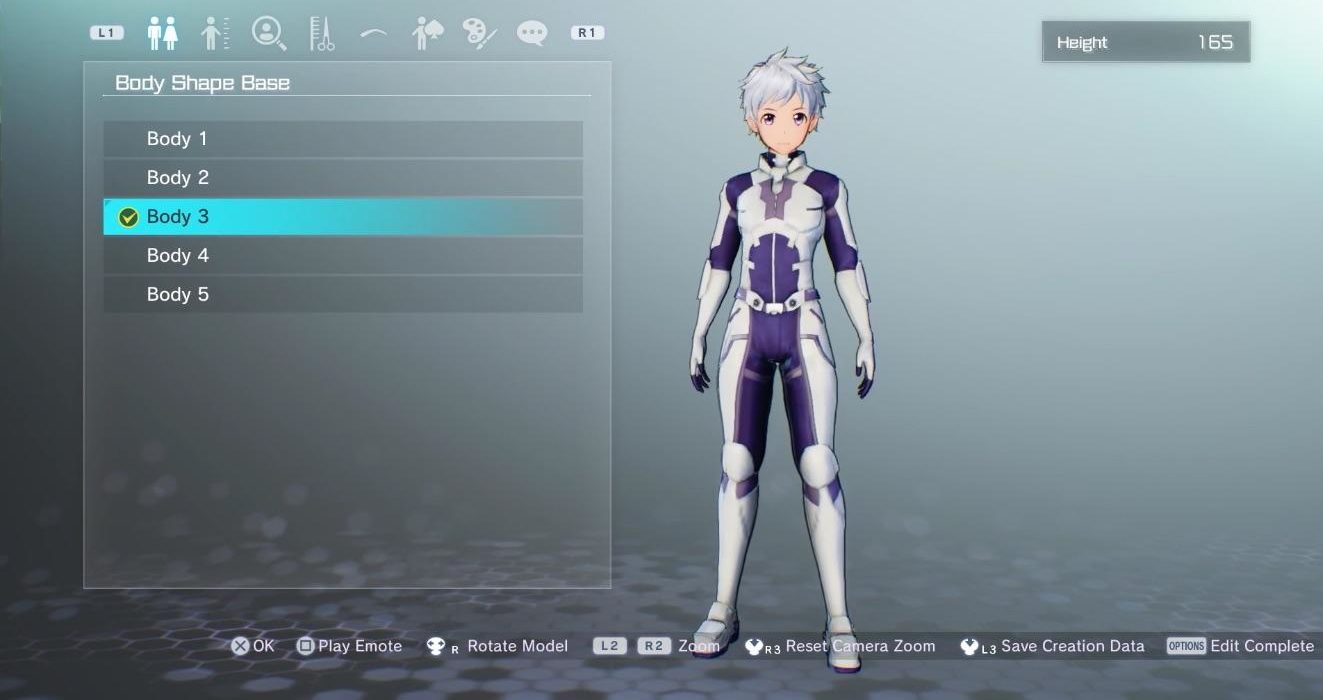
Task: Switch to the comb and scissors hairstyle tab
Action: point(321,33)
